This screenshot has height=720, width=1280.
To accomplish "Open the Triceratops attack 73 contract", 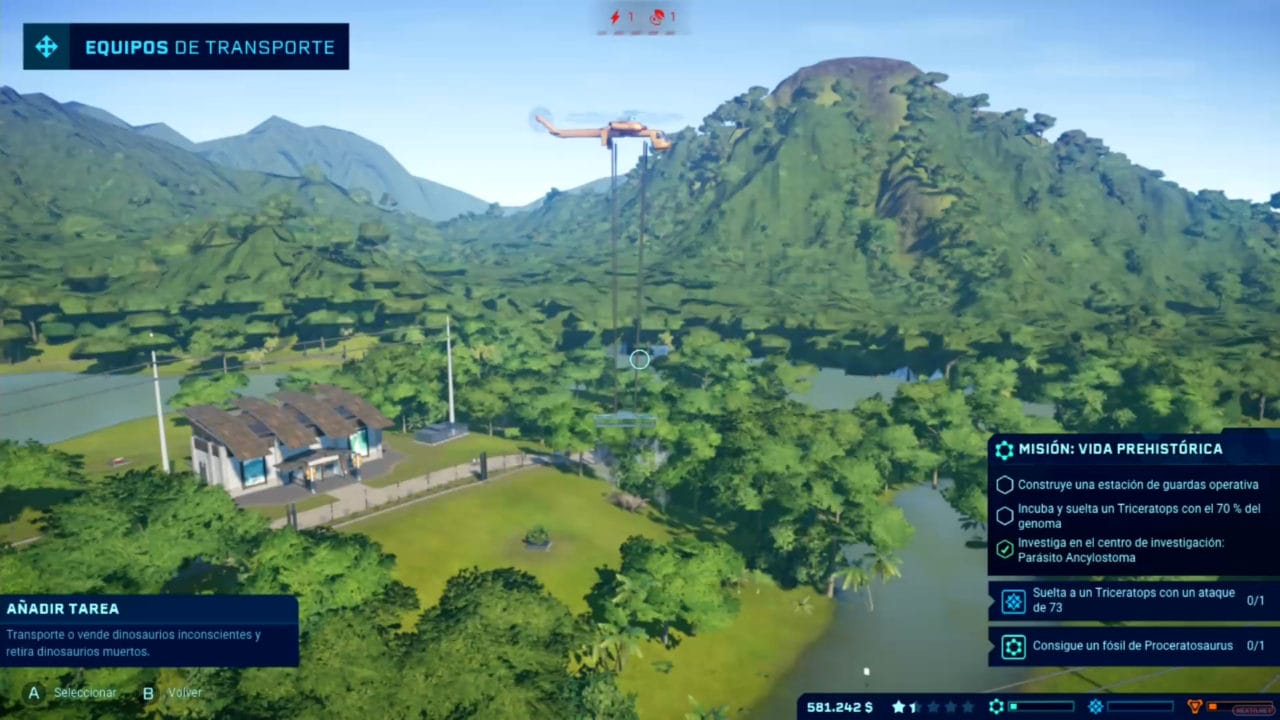I will (x=1133, y=601).
